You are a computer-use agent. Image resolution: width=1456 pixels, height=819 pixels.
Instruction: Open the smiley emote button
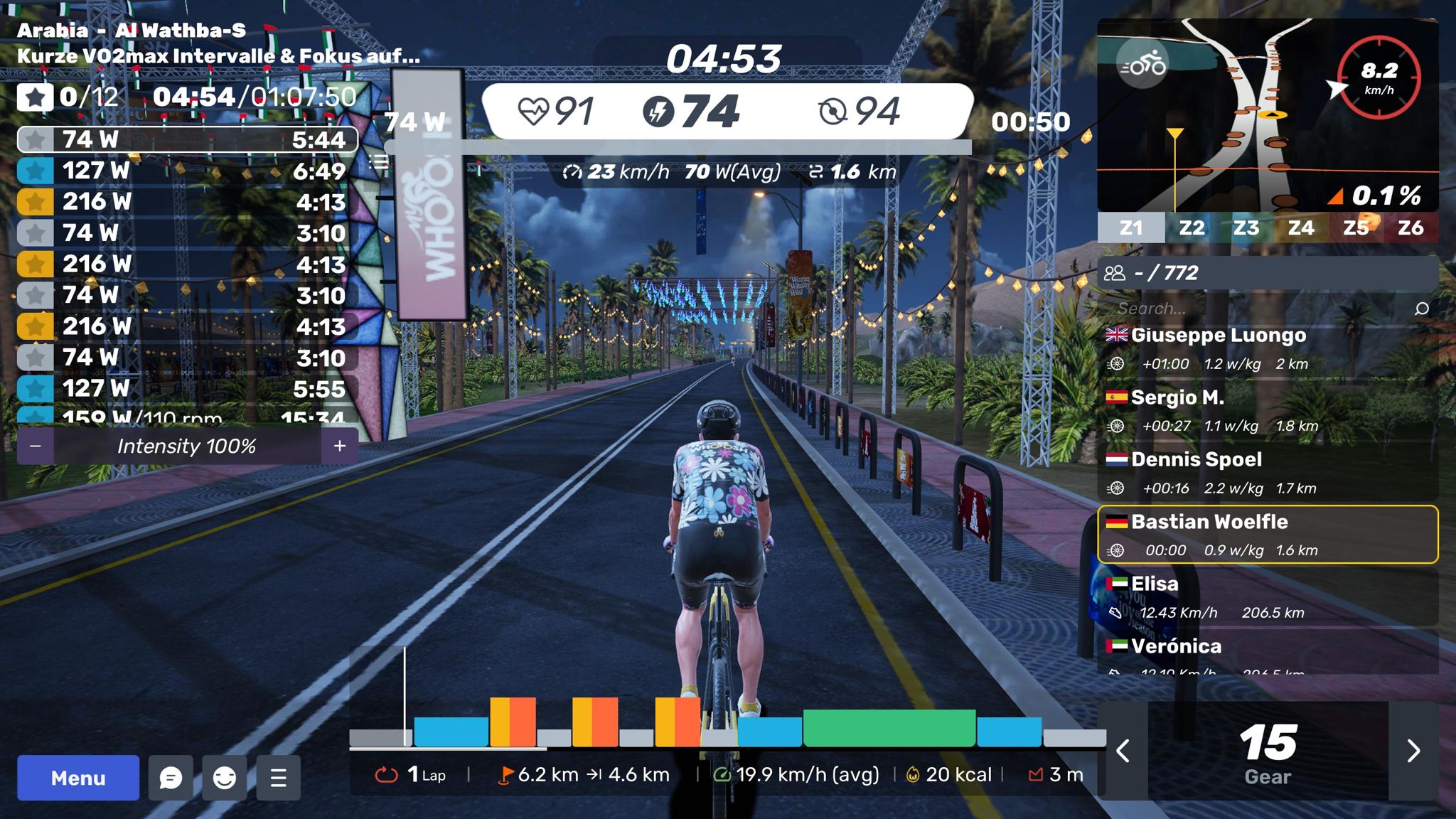pyautogui.click(x=225, y=778)
